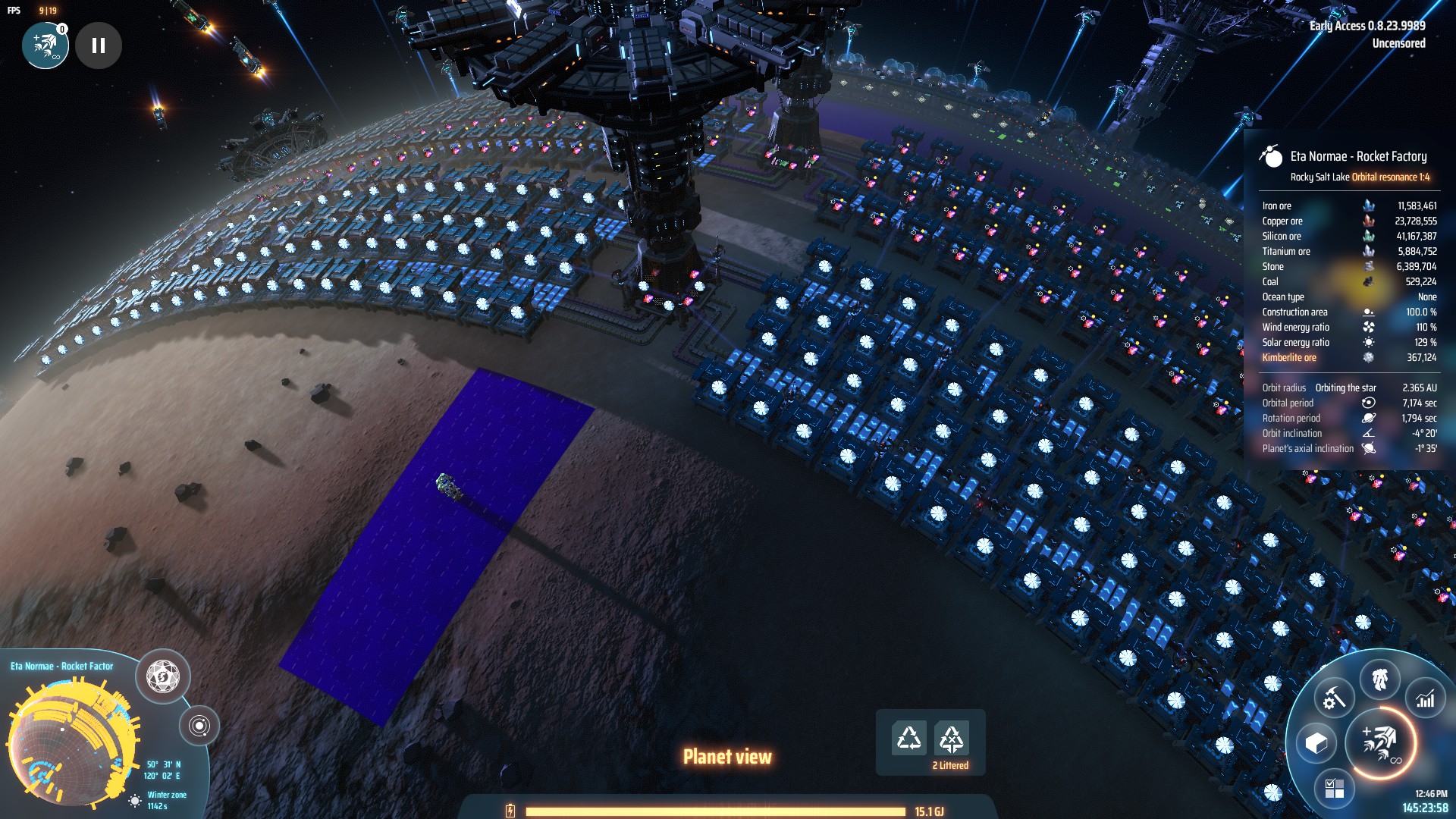
Task: Open the star map orbit button
Action: [x=199, y=726]
